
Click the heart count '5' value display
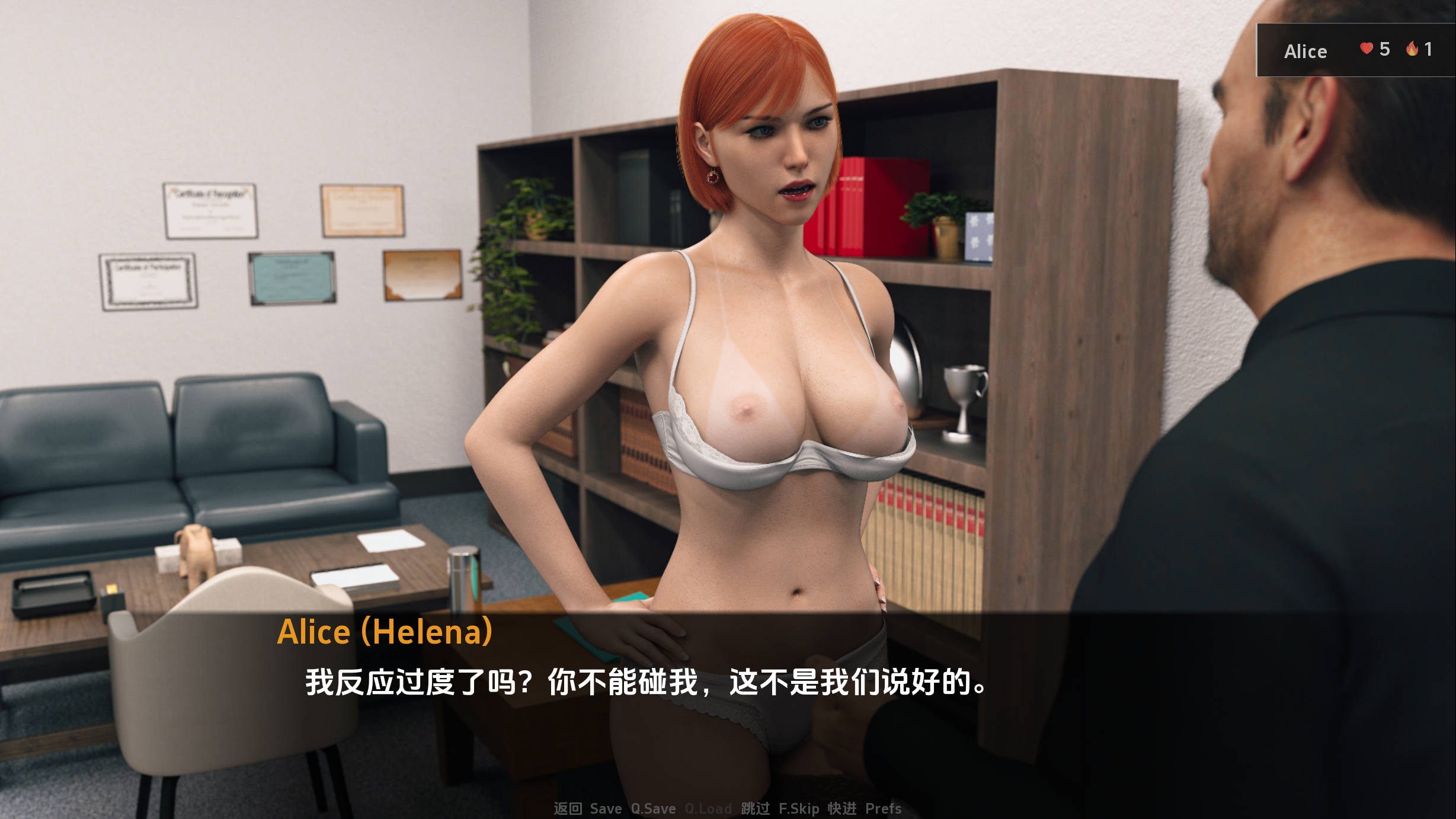pyautogui.click(x=1385, y=51)
